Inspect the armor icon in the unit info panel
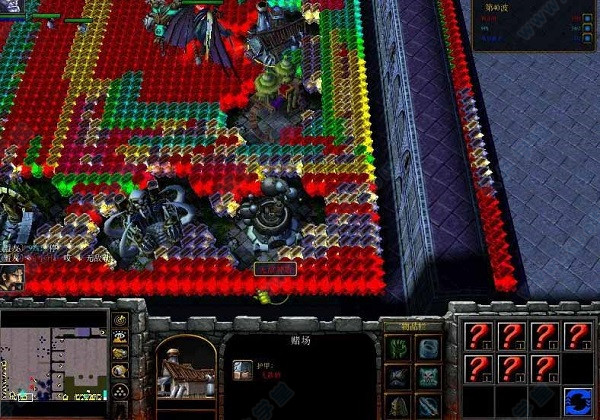The height and width of the screenshot is (420, 600). click(243, 371)
